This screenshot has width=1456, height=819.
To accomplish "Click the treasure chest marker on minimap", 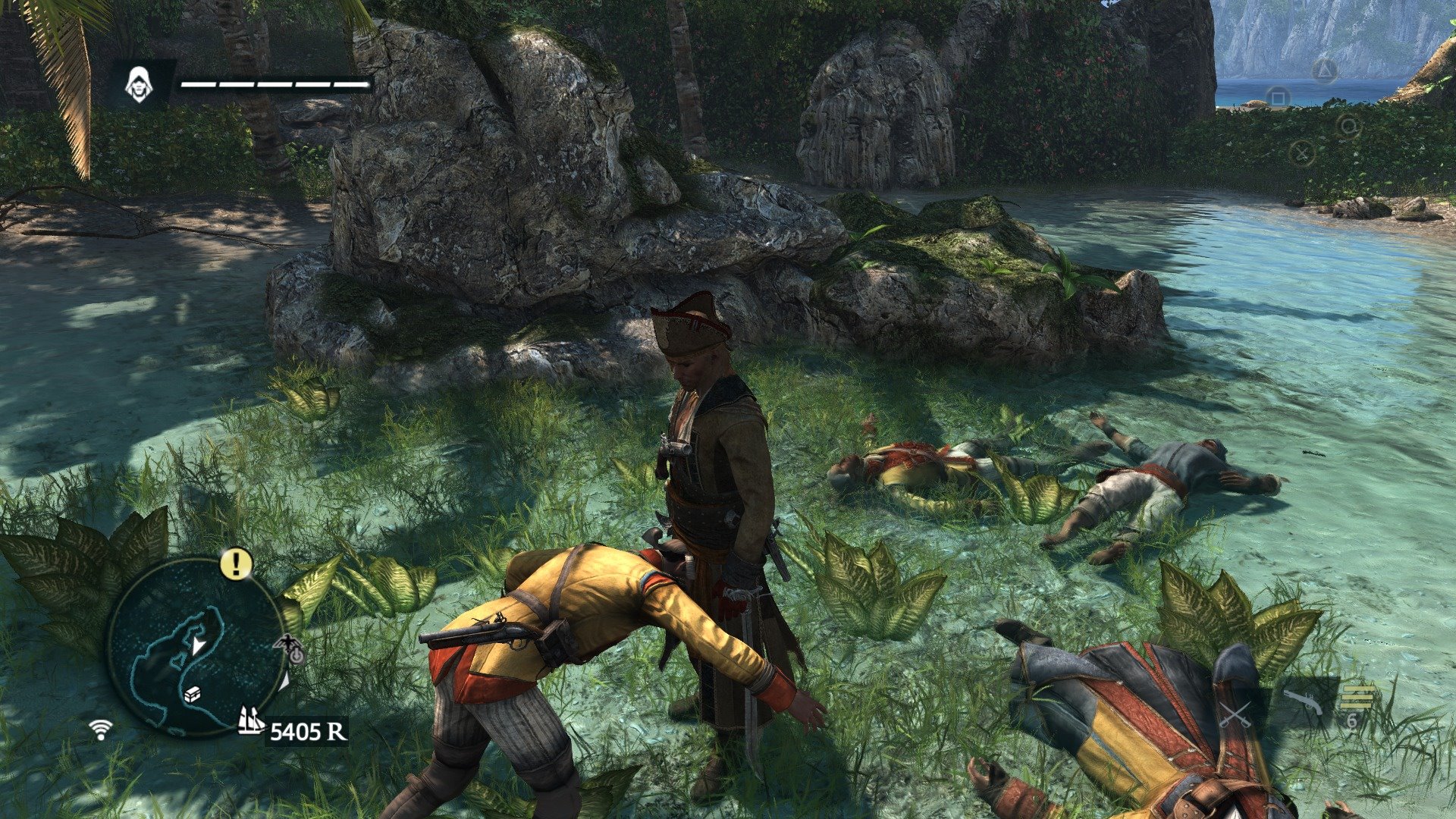I will pyautogui.click(x=193, y=694).
